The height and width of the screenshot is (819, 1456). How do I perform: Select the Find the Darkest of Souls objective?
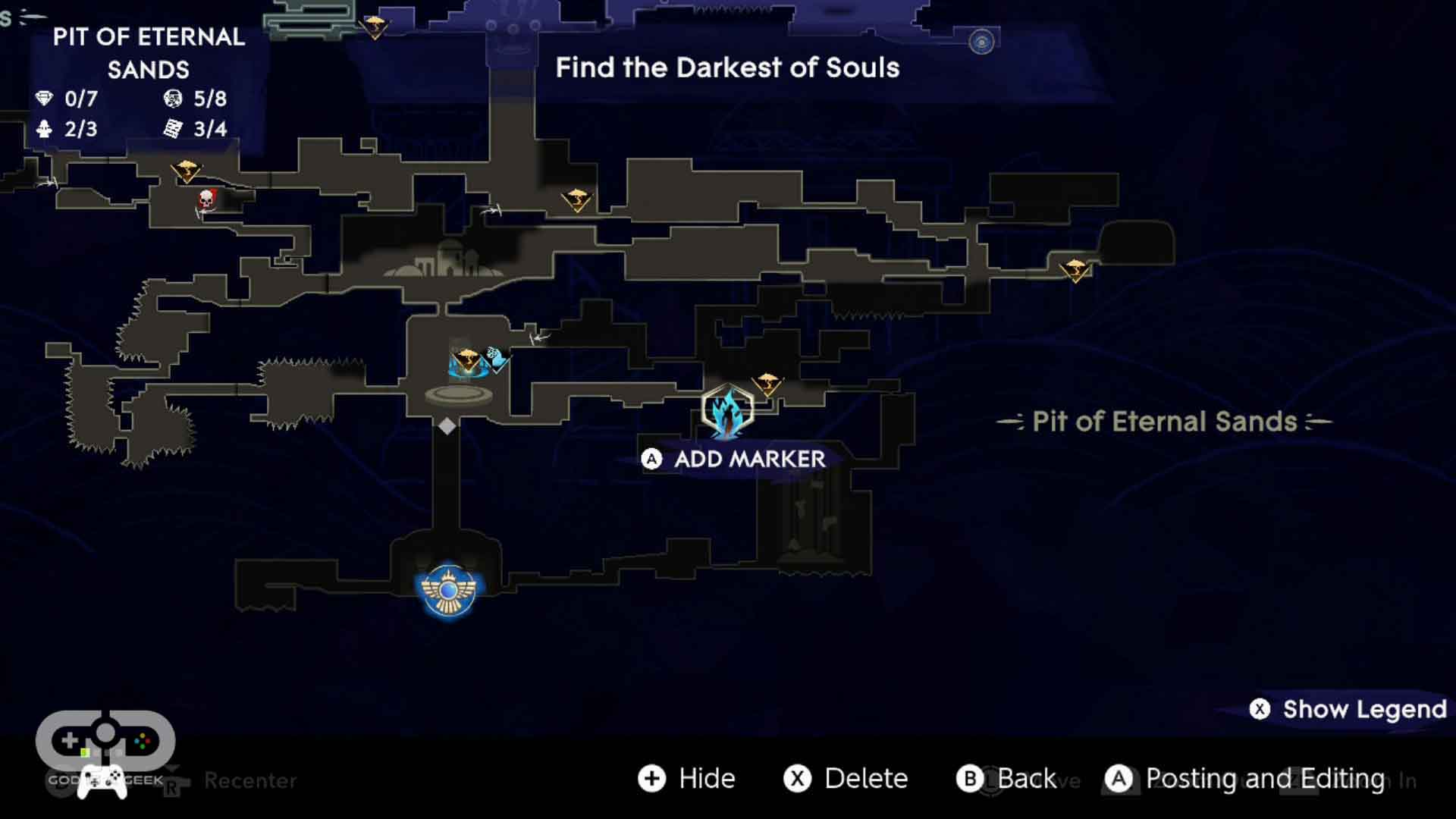[x=727, y=67]
